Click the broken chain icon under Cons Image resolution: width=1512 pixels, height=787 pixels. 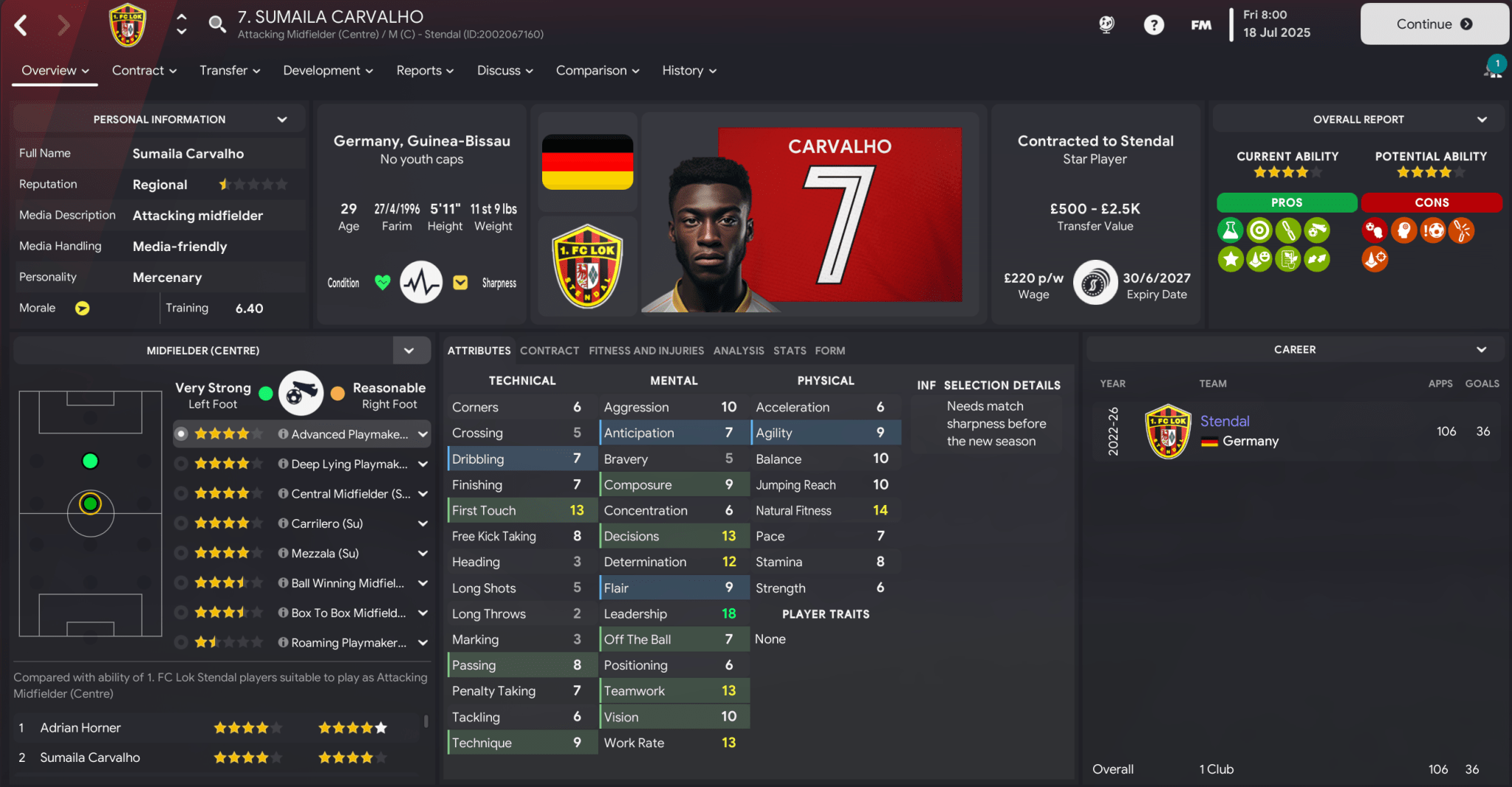point(1460,230)
